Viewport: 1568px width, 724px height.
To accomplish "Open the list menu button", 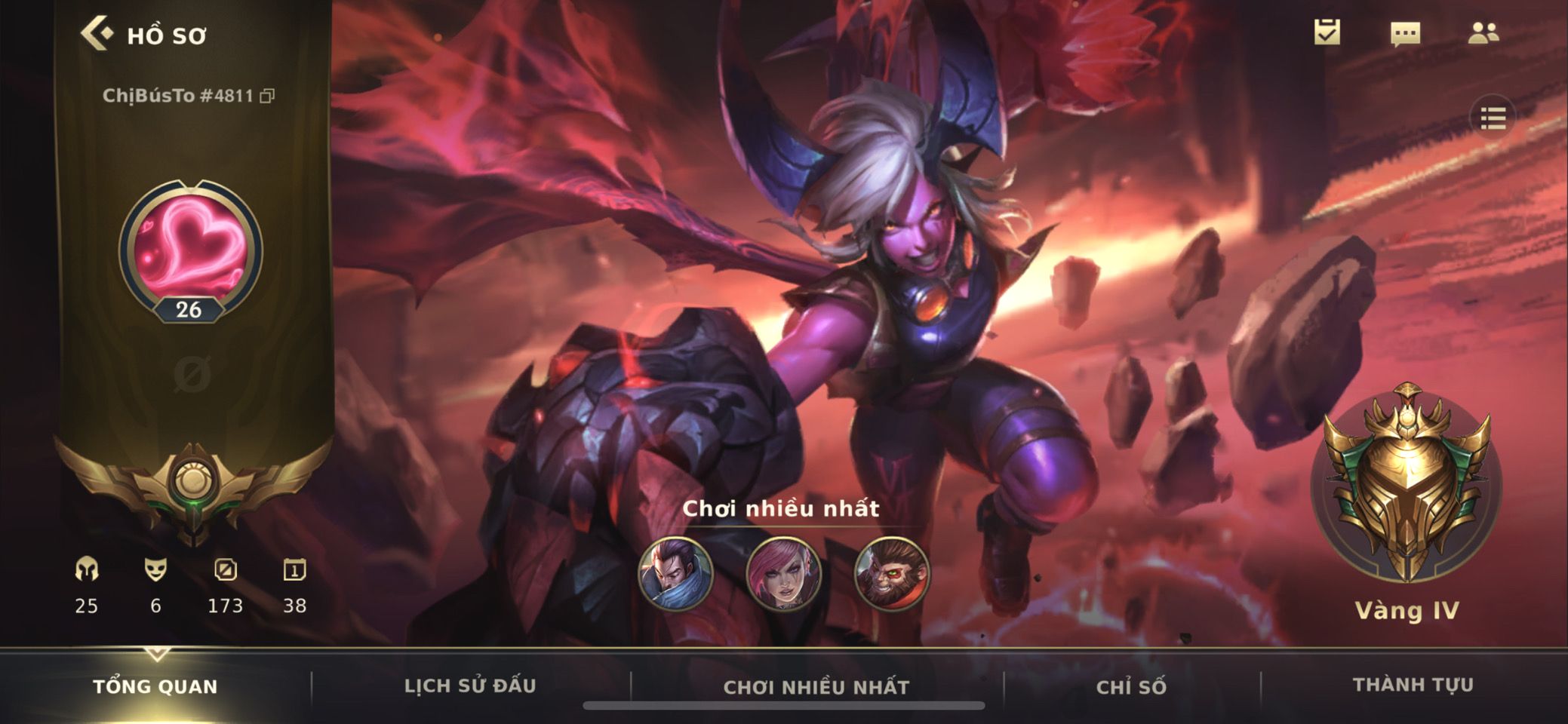I will point(1493,118).
